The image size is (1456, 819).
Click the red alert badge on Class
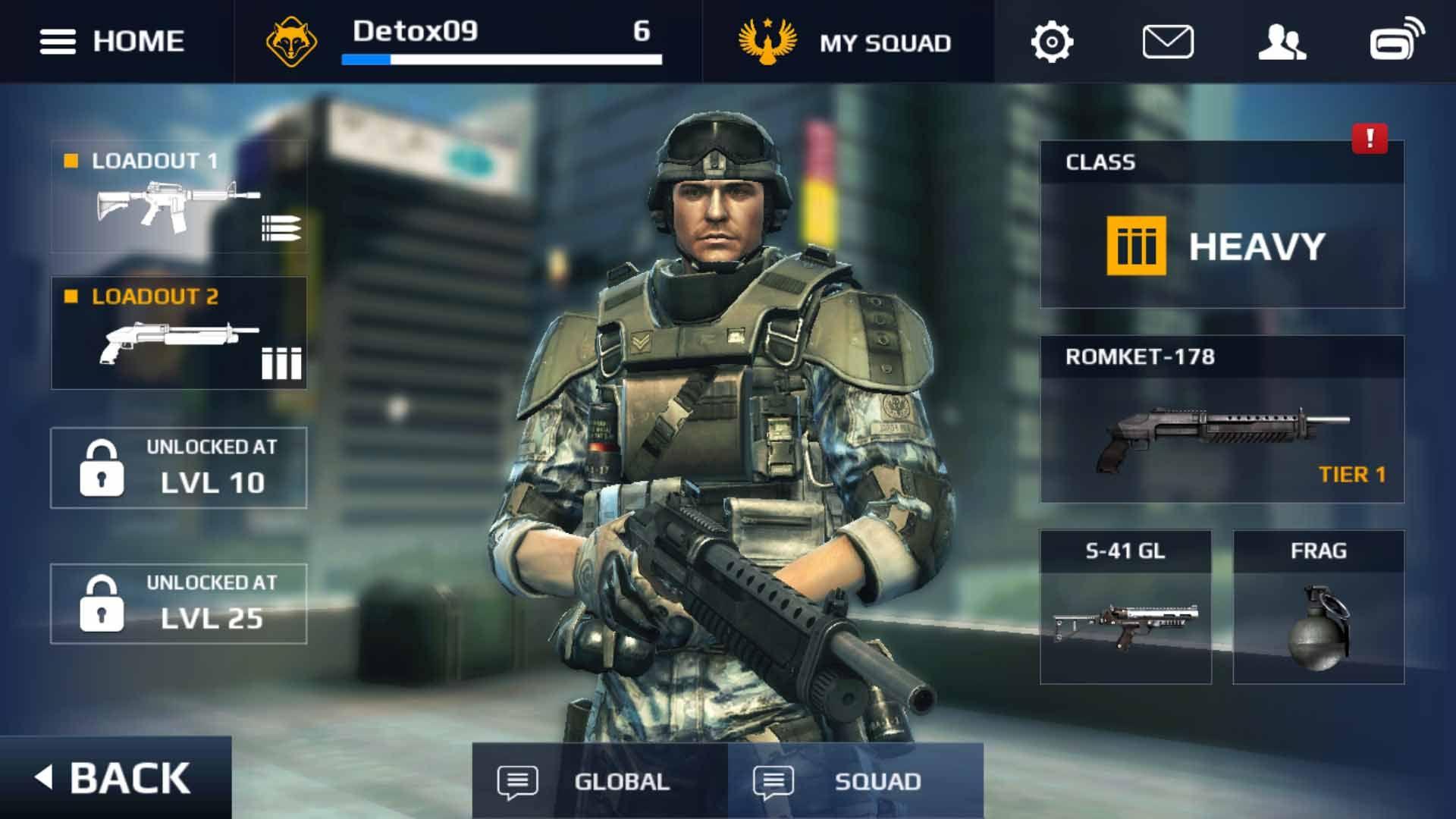click(1370, 139)
